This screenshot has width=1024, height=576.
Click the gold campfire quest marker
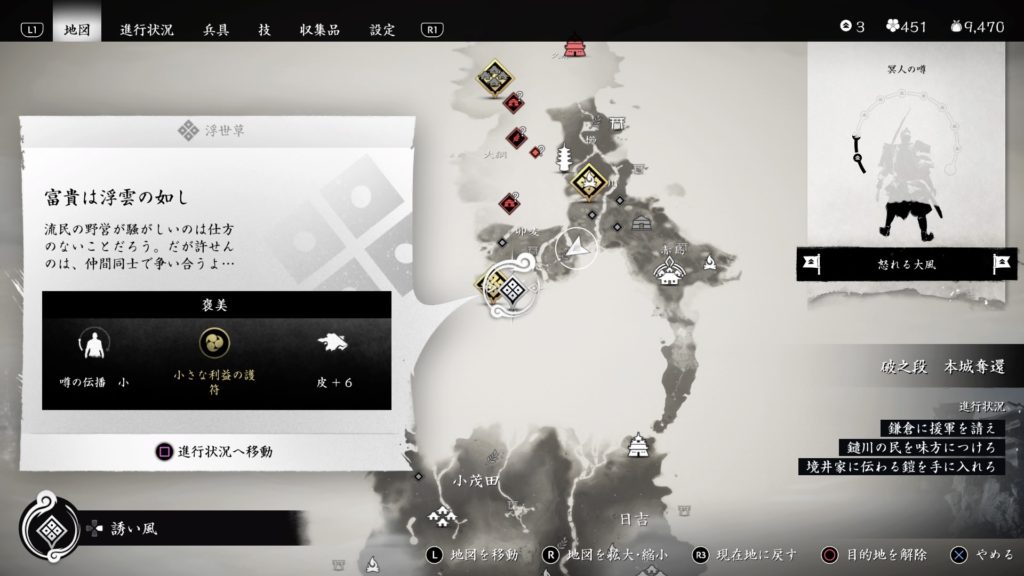click(590, 181)
